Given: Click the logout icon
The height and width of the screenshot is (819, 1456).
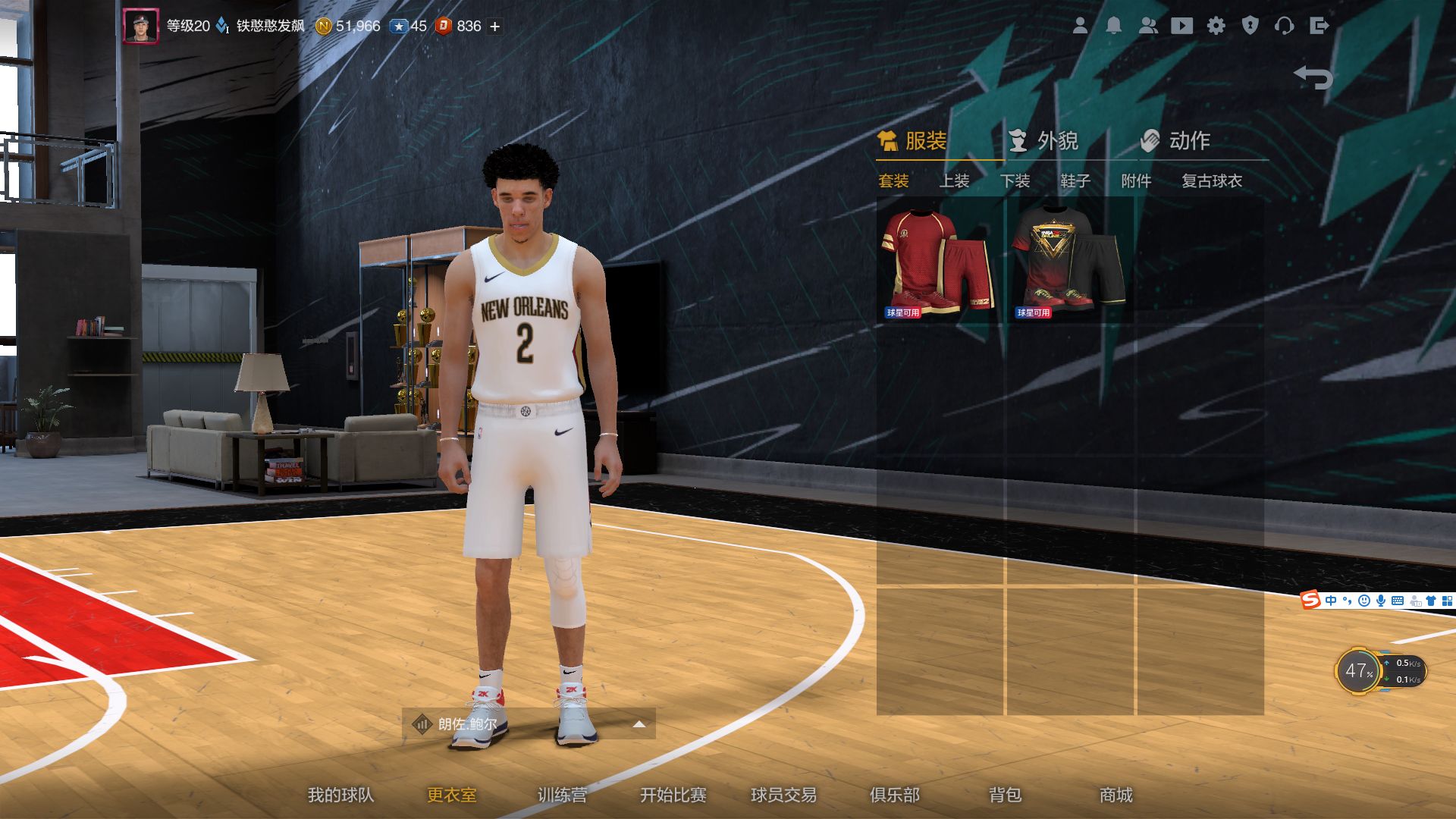Looking at the screenshot, I should point(1319,25).
